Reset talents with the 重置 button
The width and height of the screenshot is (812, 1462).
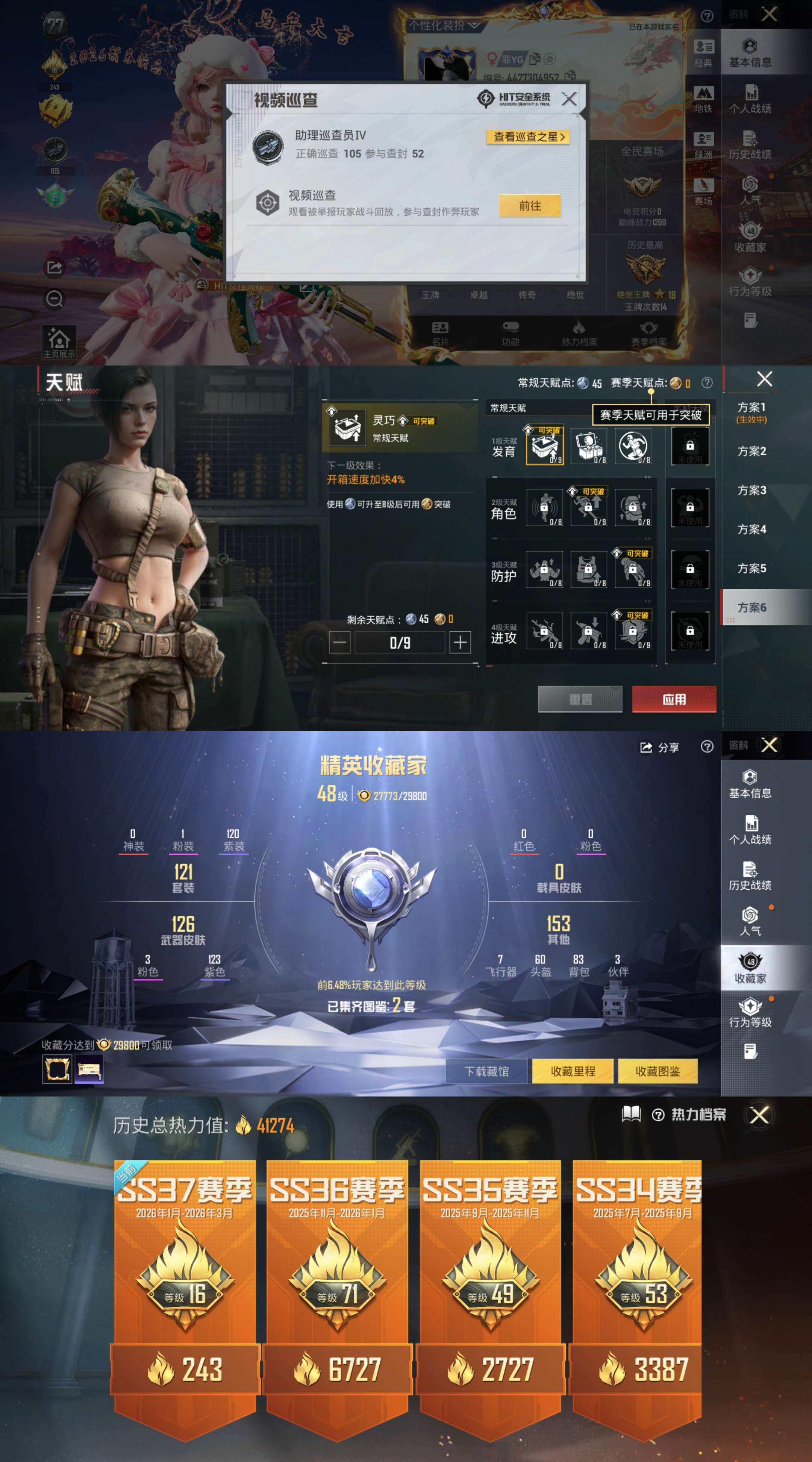579,699
